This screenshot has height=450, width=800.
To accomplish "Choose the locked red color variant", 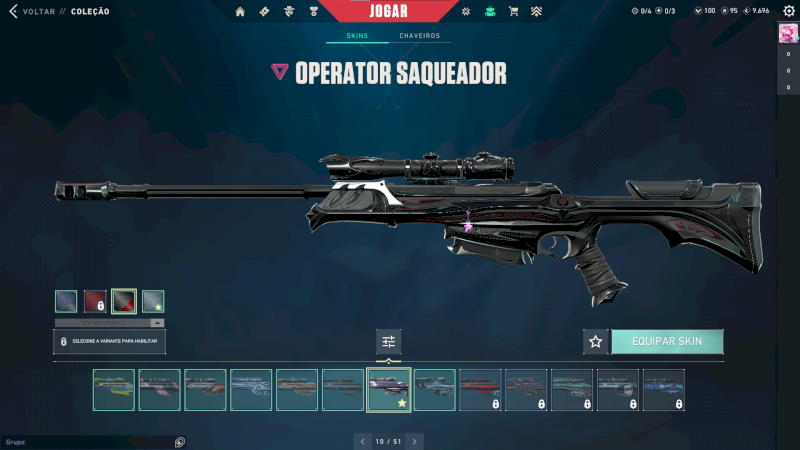I will 95,301.
